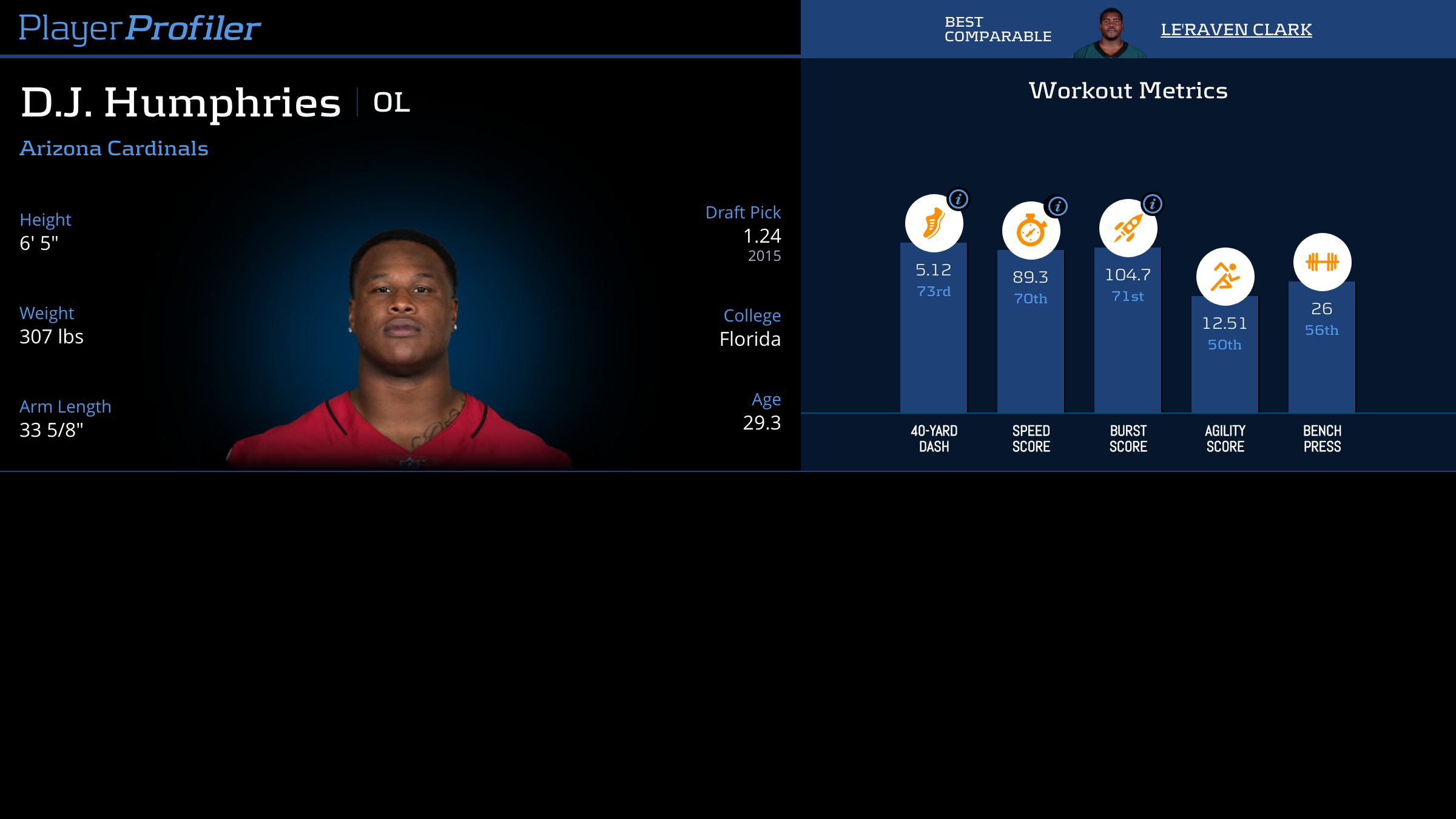Click Le'Raven Clark's headshot thumbnail

point(1110,33)
